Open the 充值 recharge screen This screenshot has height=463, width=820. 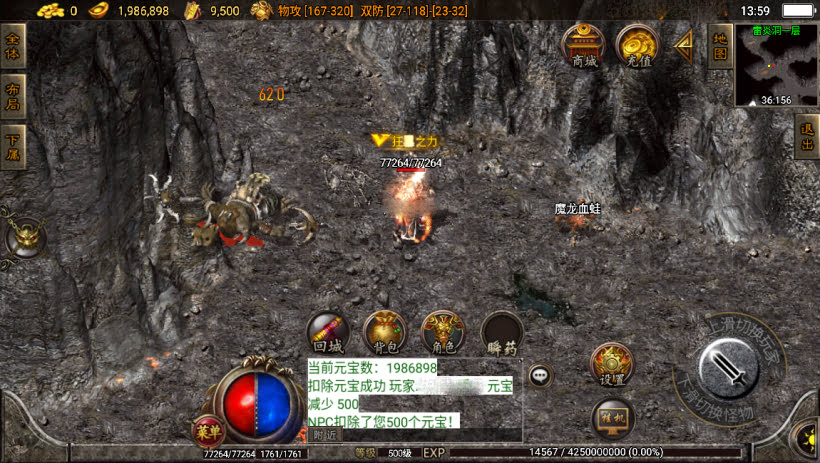coord(636,46)
